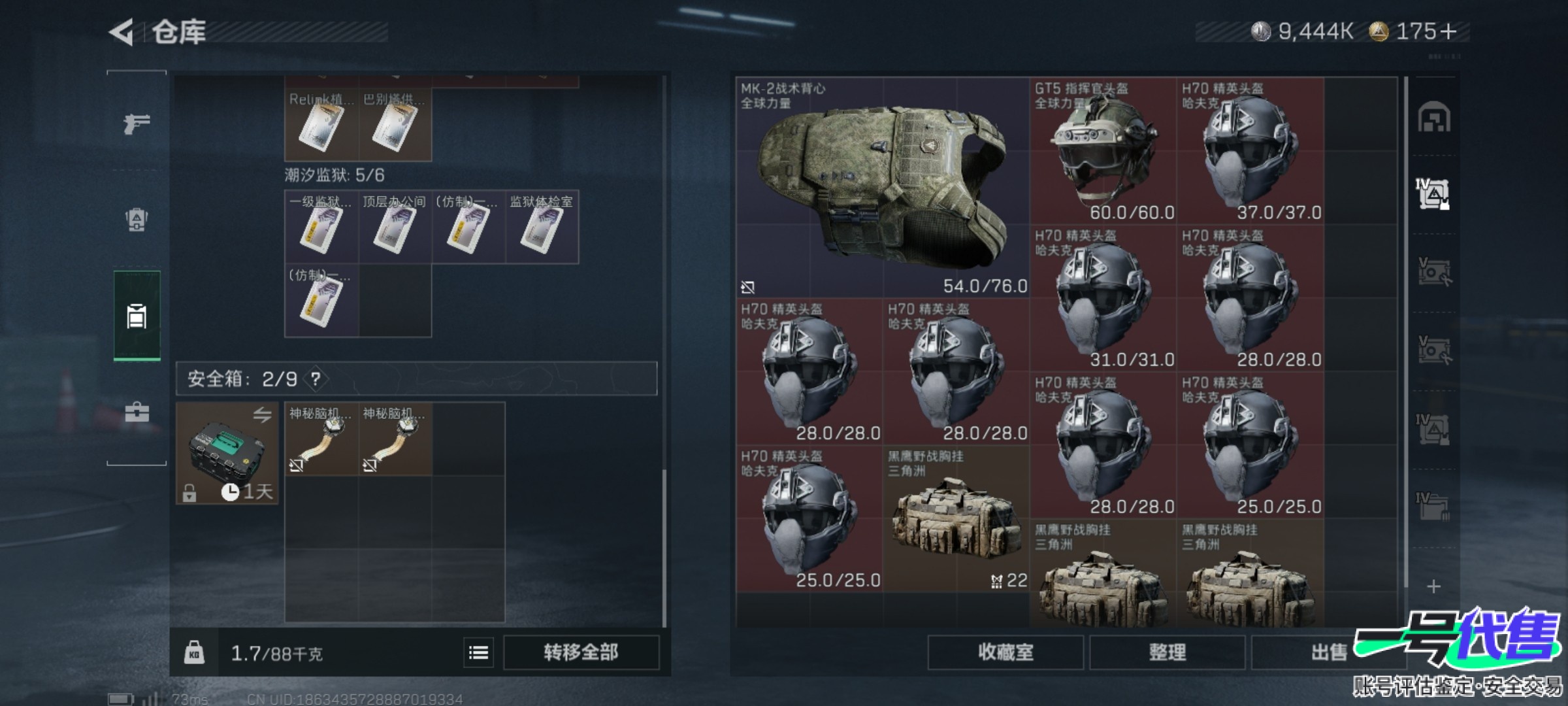1568x706 pixels.
Task: Select the GT5 指挥官头盔 helmet
Action: pos(1103,152)
